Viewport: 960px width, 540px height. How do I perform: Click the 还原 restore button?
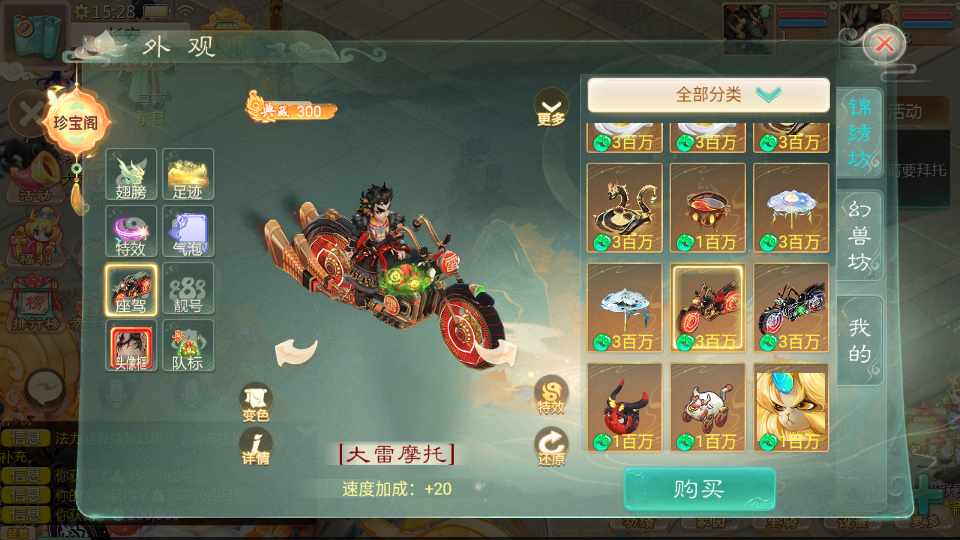point(551,445)
